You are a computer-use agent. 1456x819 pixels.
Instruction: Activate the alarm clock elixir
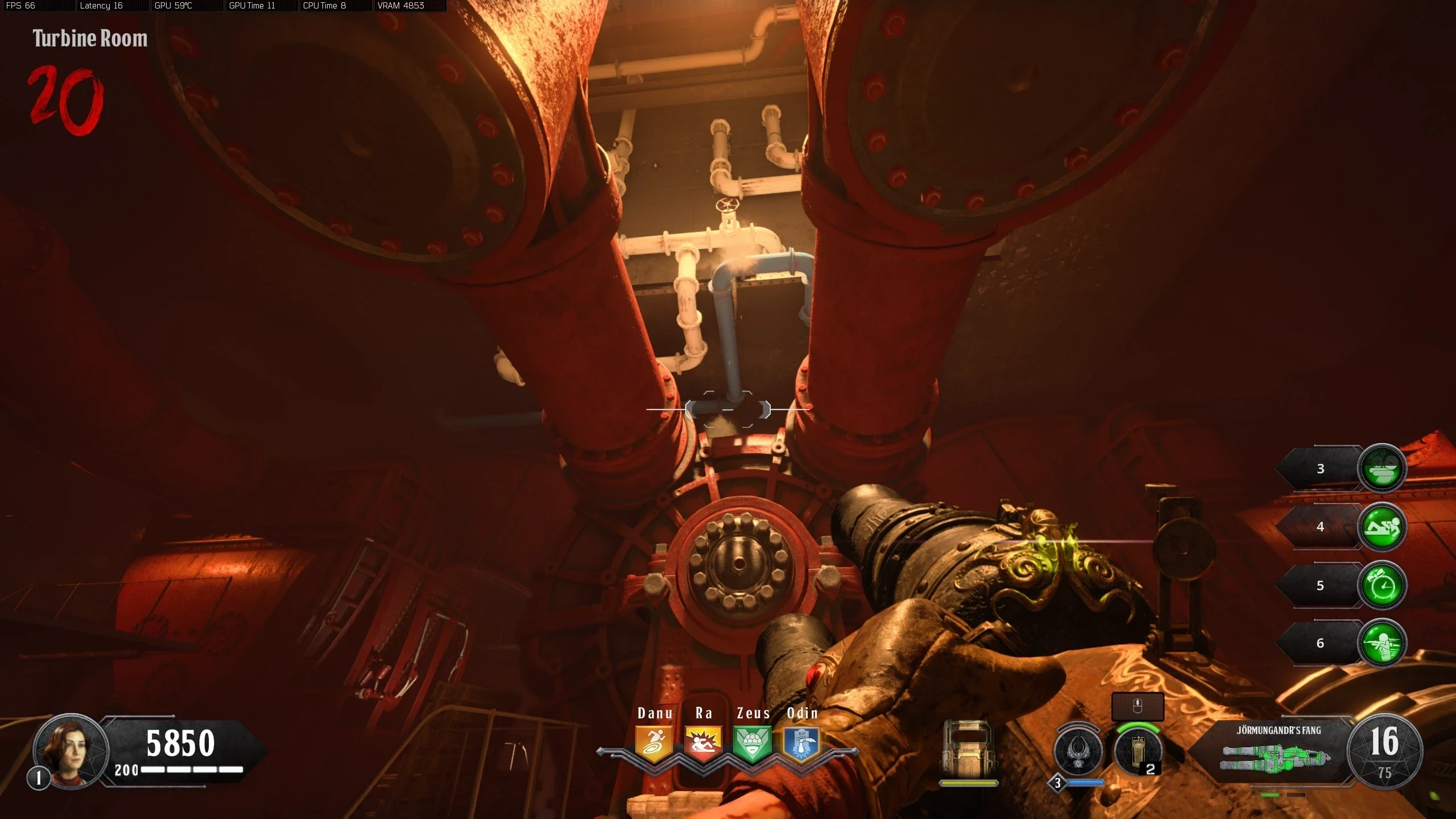[1381, 586]
